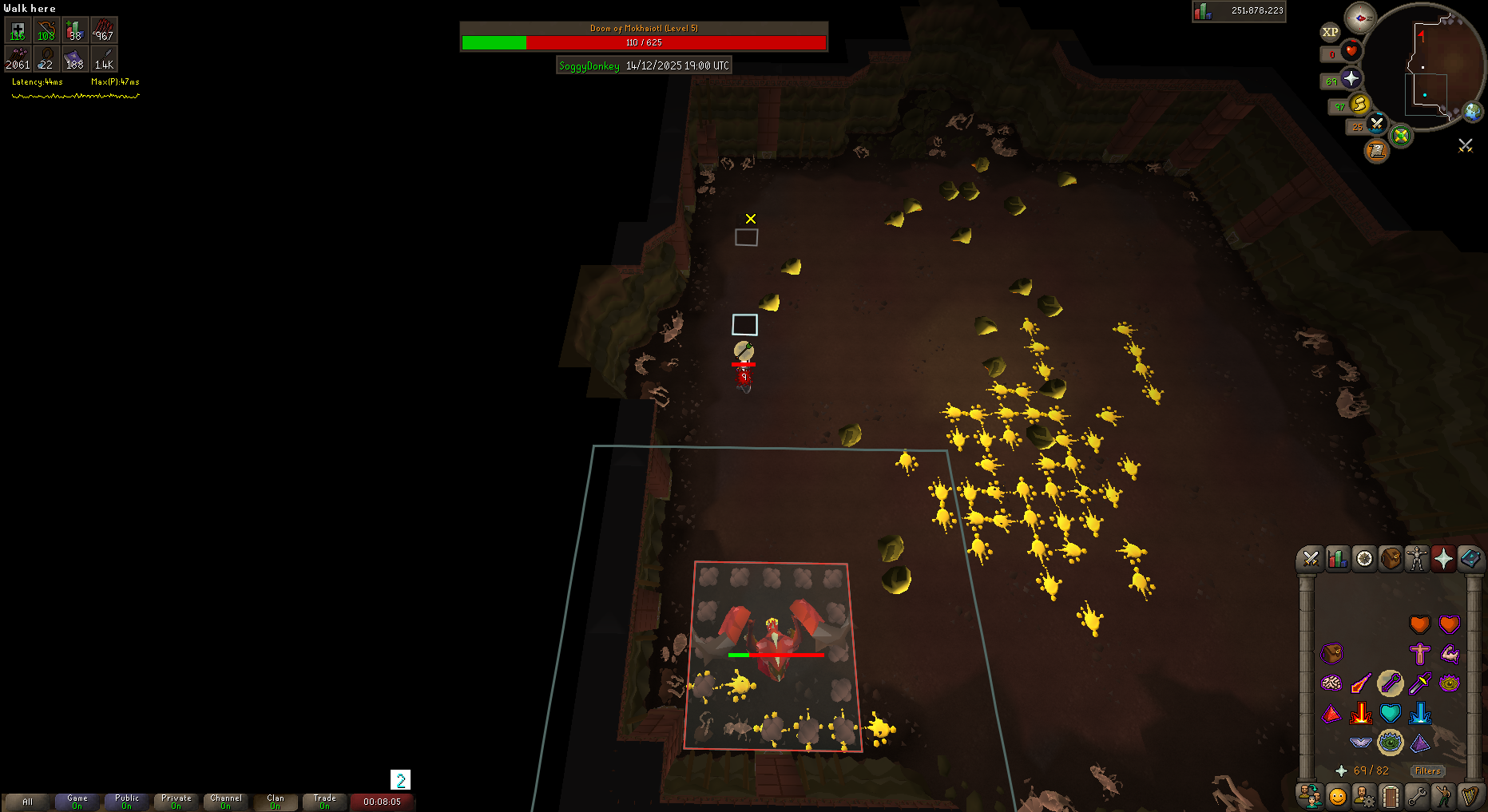
Task: Open the Magic spellbook tab
Action: [1470, 559]
